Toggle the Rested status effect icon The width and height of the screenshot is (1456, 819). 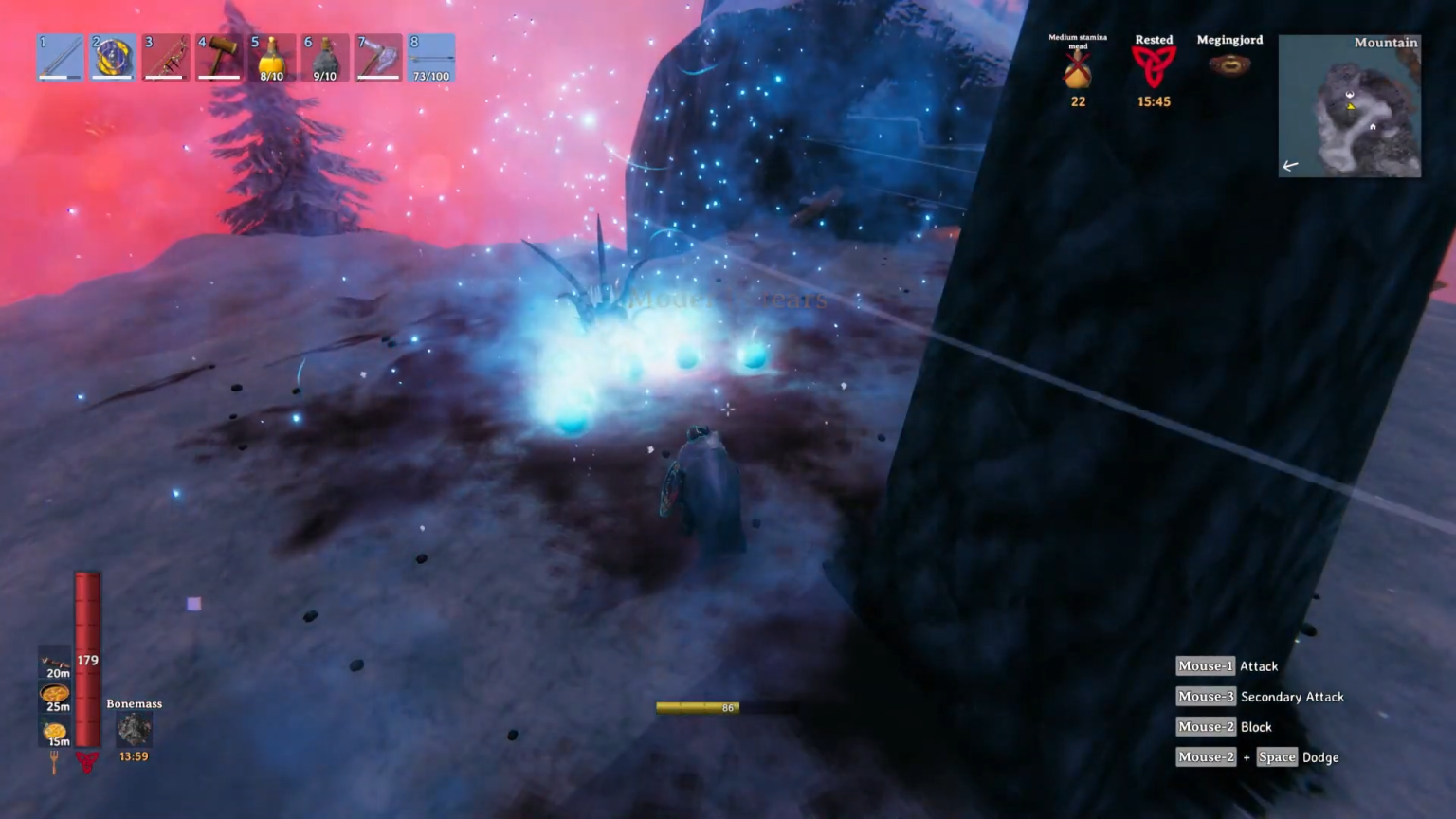tap(1154, 68)
